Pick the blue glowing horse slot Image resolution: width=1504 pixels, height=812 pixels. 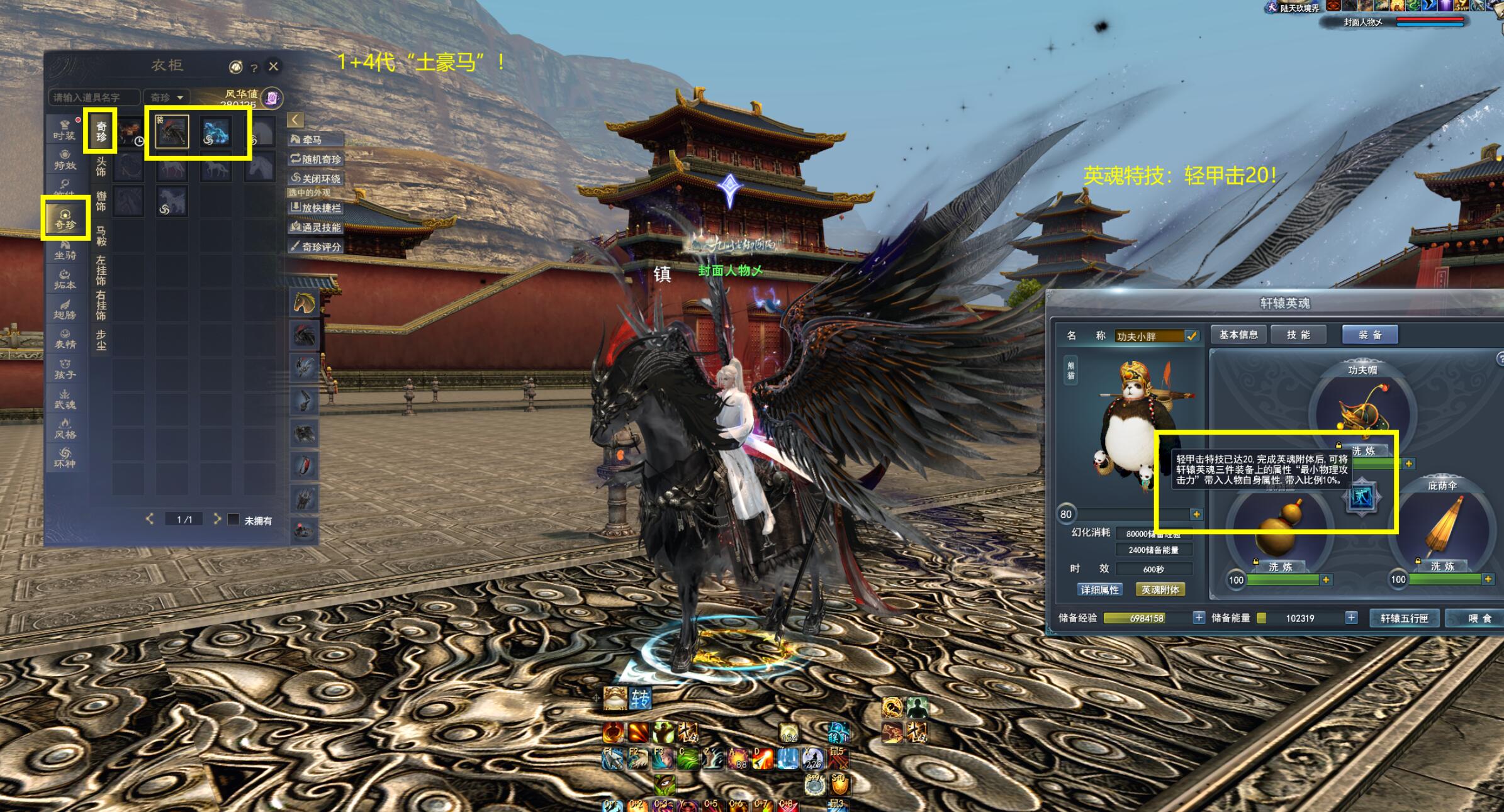coord(215,132)
